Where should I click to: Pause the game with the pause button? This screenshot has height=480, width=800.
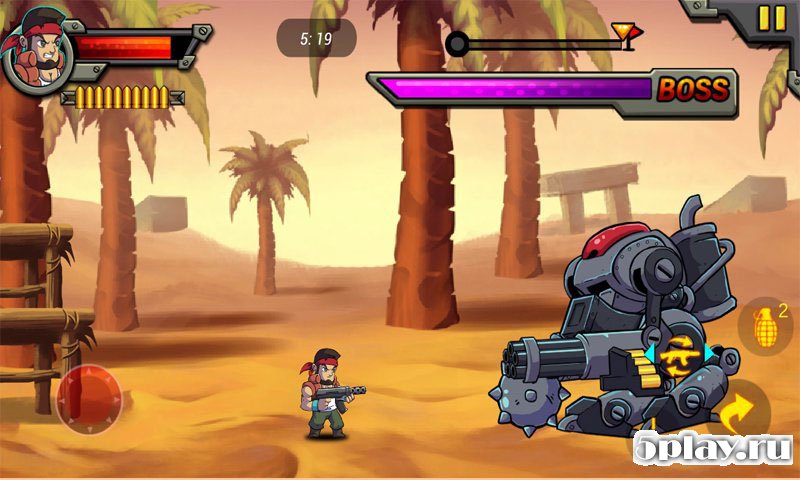(771, 18)
